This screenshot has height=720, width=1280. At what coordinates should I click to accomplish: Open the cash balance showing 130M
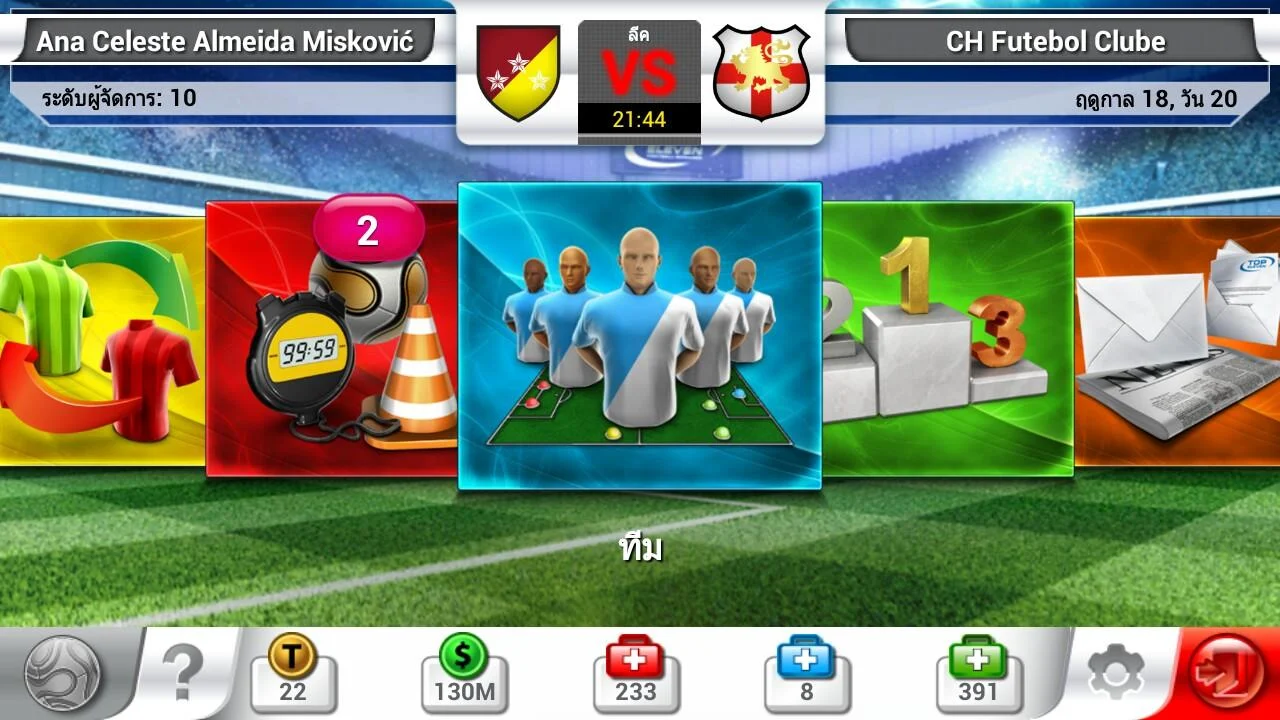pos(462,670)
